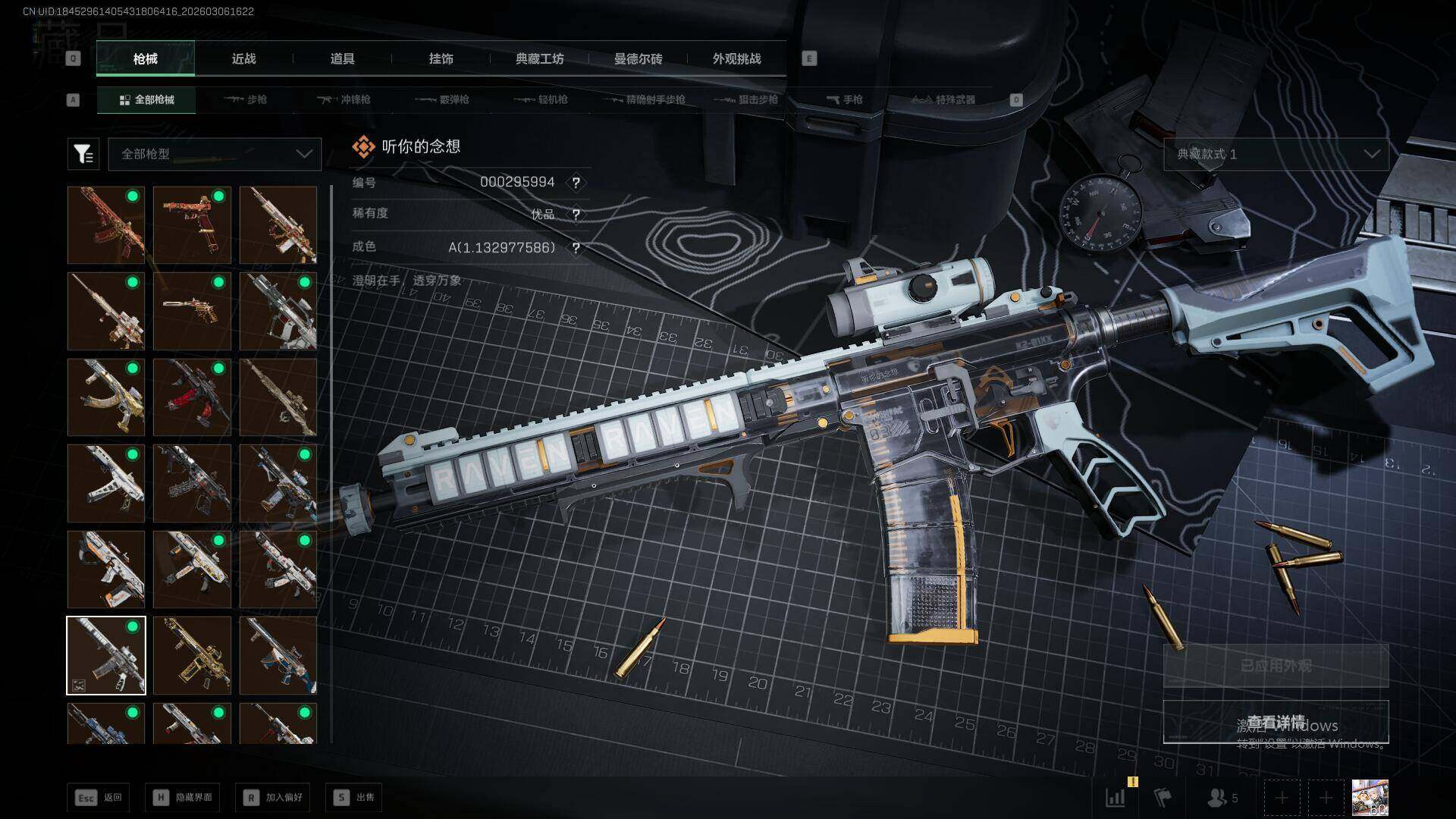Filter weapons by 步枪 rifles

(246, 99)
